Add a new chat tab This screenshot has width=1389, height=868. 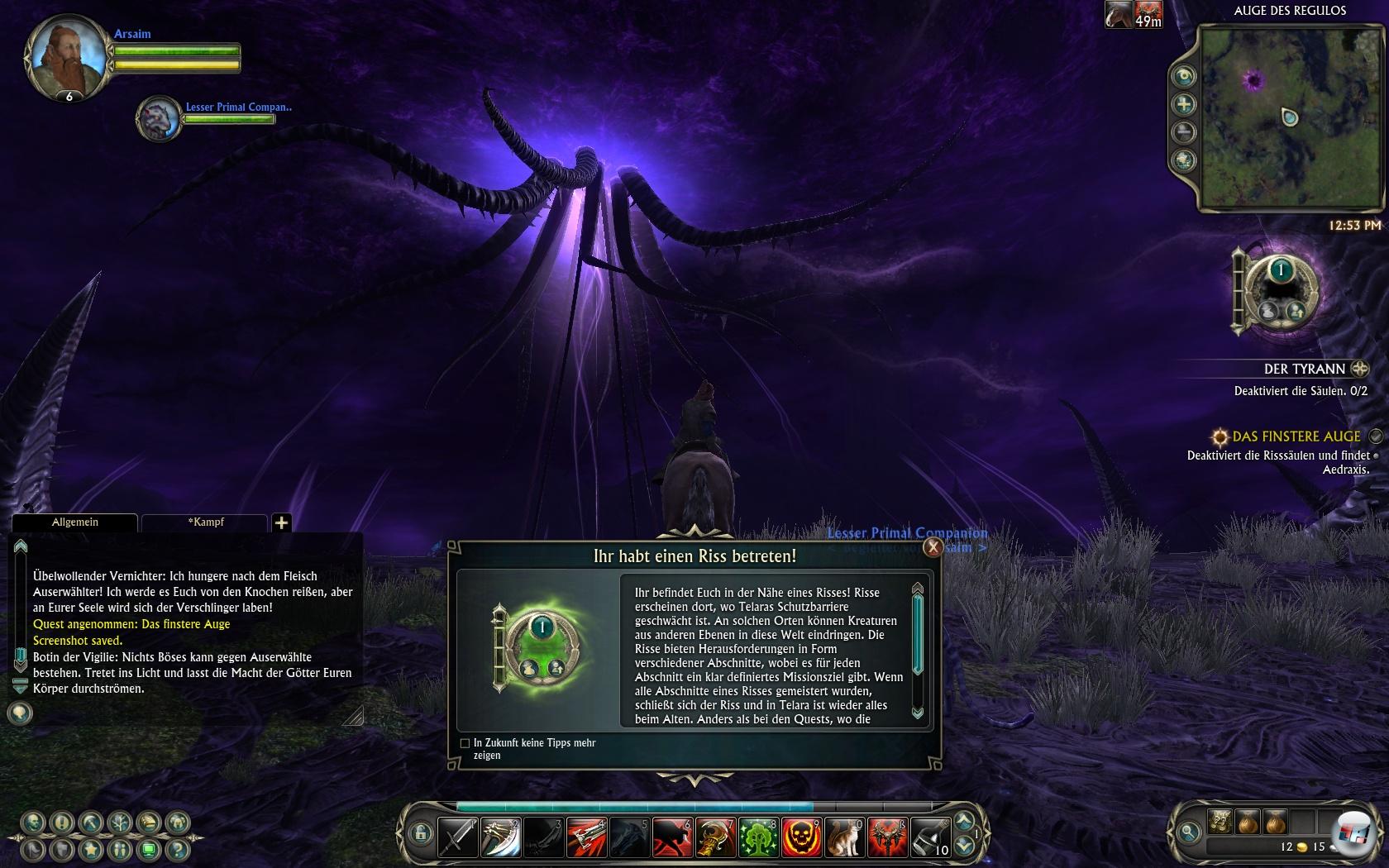(x=281, y=522)
